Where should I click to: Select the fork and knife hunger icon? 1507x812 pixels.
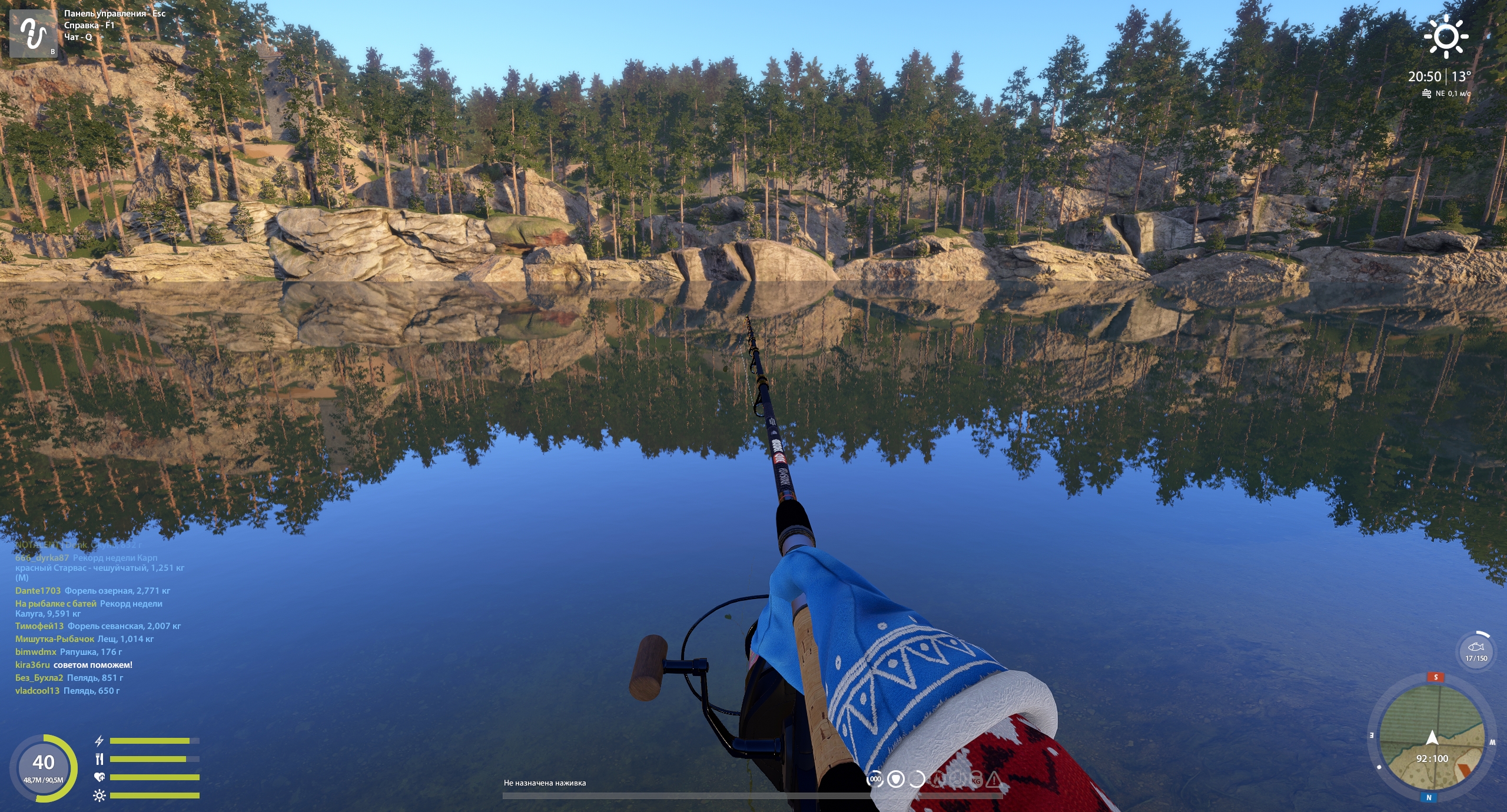[99, 759]
